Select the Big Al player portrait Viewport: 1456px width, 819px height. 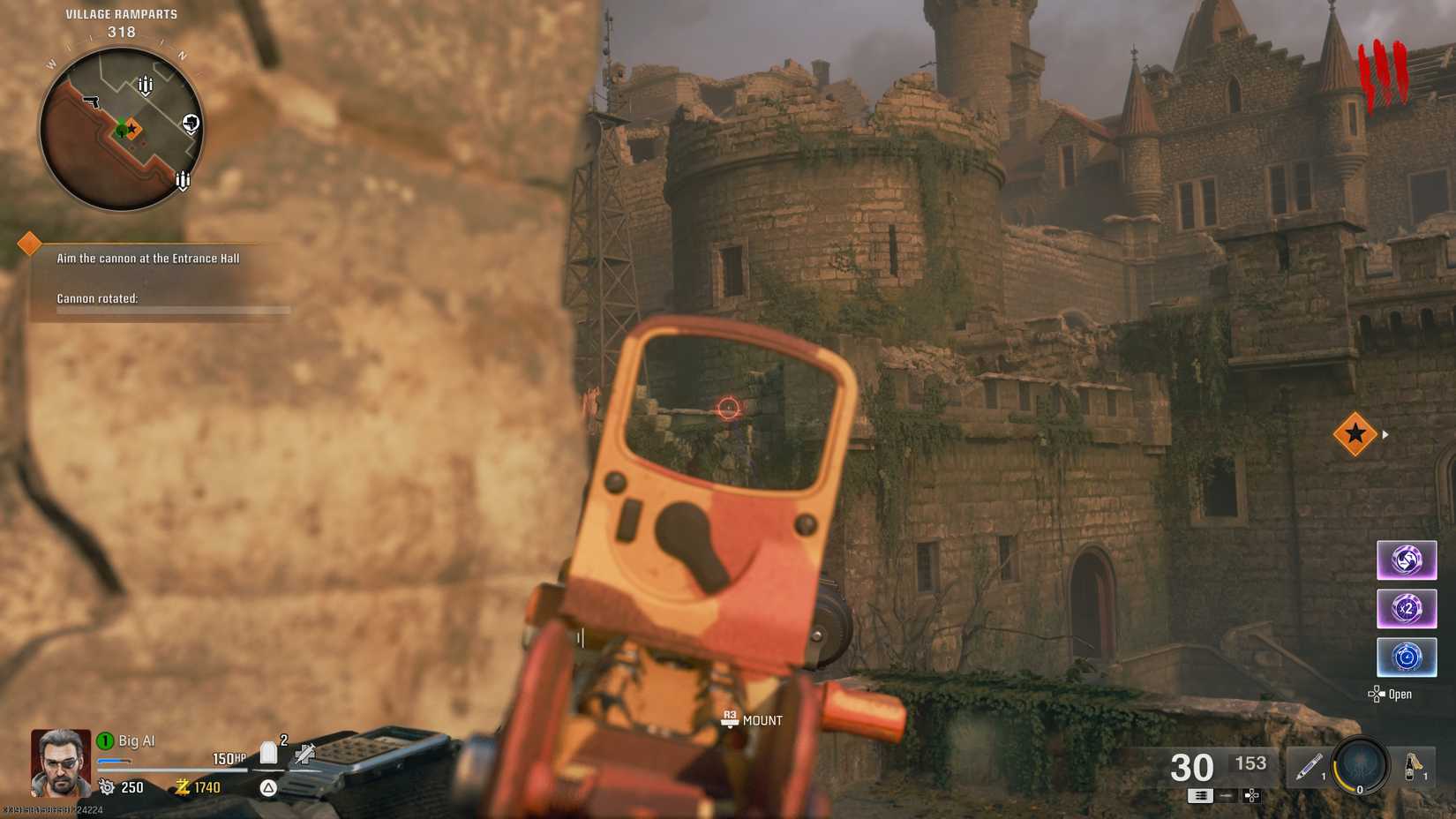61,763
